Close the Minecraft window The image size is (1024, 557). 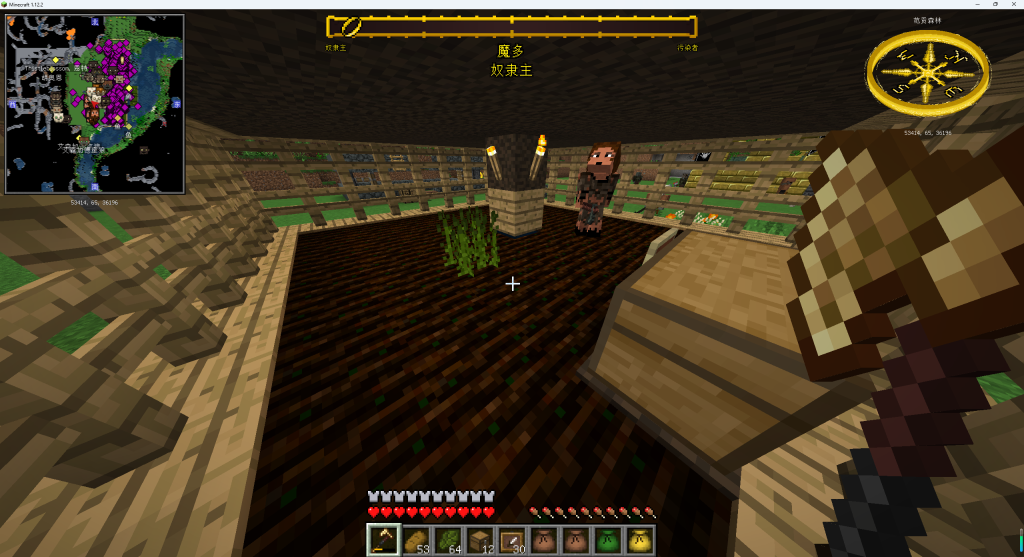(x=1013, y=5)
